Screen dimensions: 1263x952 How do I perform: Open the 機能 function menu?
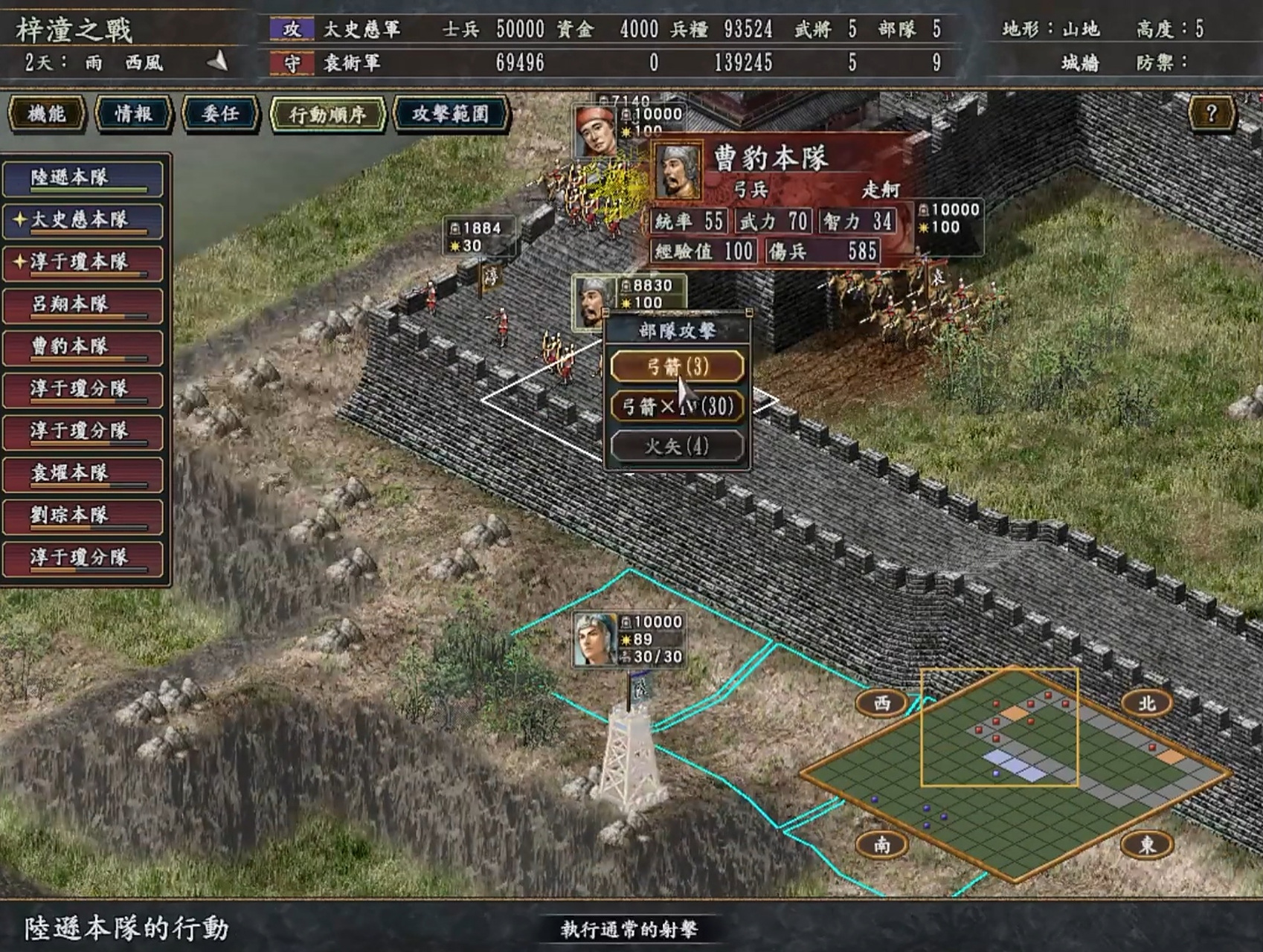coord(47,114)
